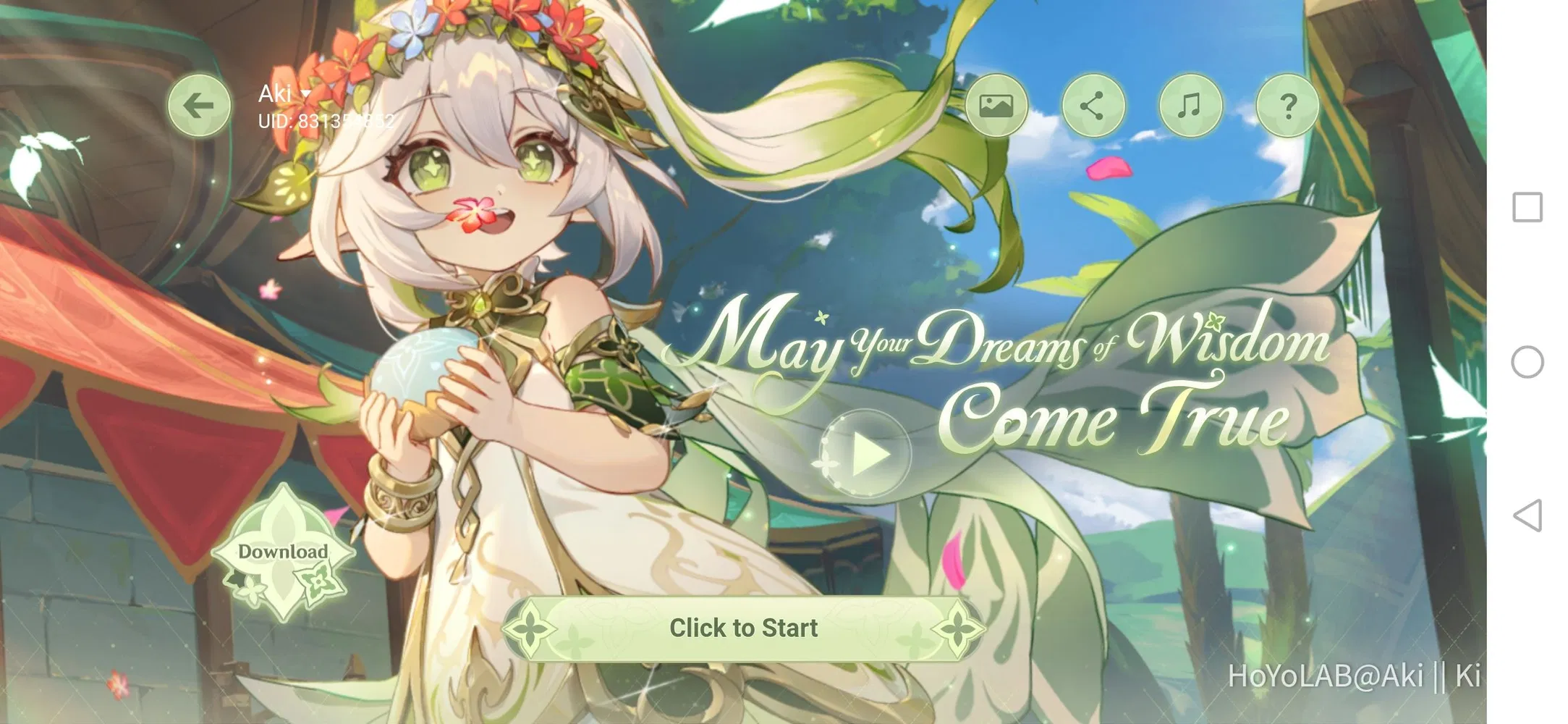The height and width of the screenshot is (724, 1568).
Task: Open the wallpaper gallery icon
Action: 997,106
